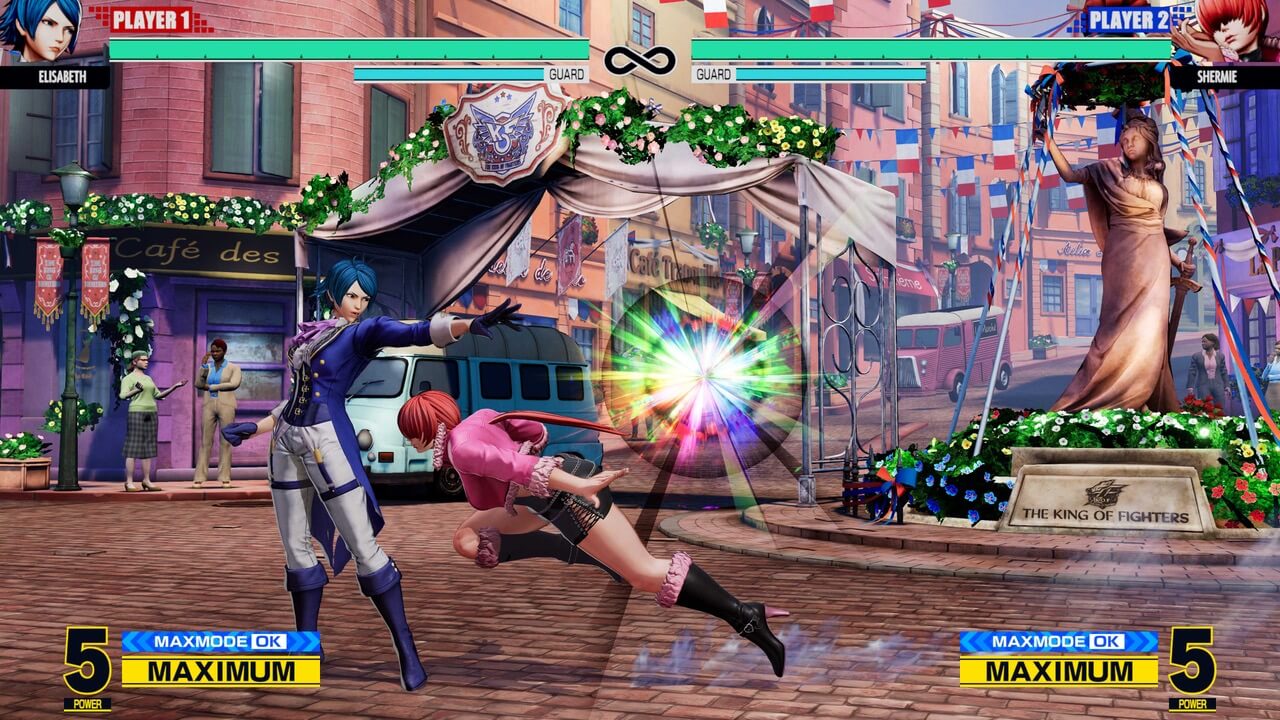This screenshot has height=720, width=1280.
Task: Click the blue PLAYER 2 banner
Action: coord(1129,18)
